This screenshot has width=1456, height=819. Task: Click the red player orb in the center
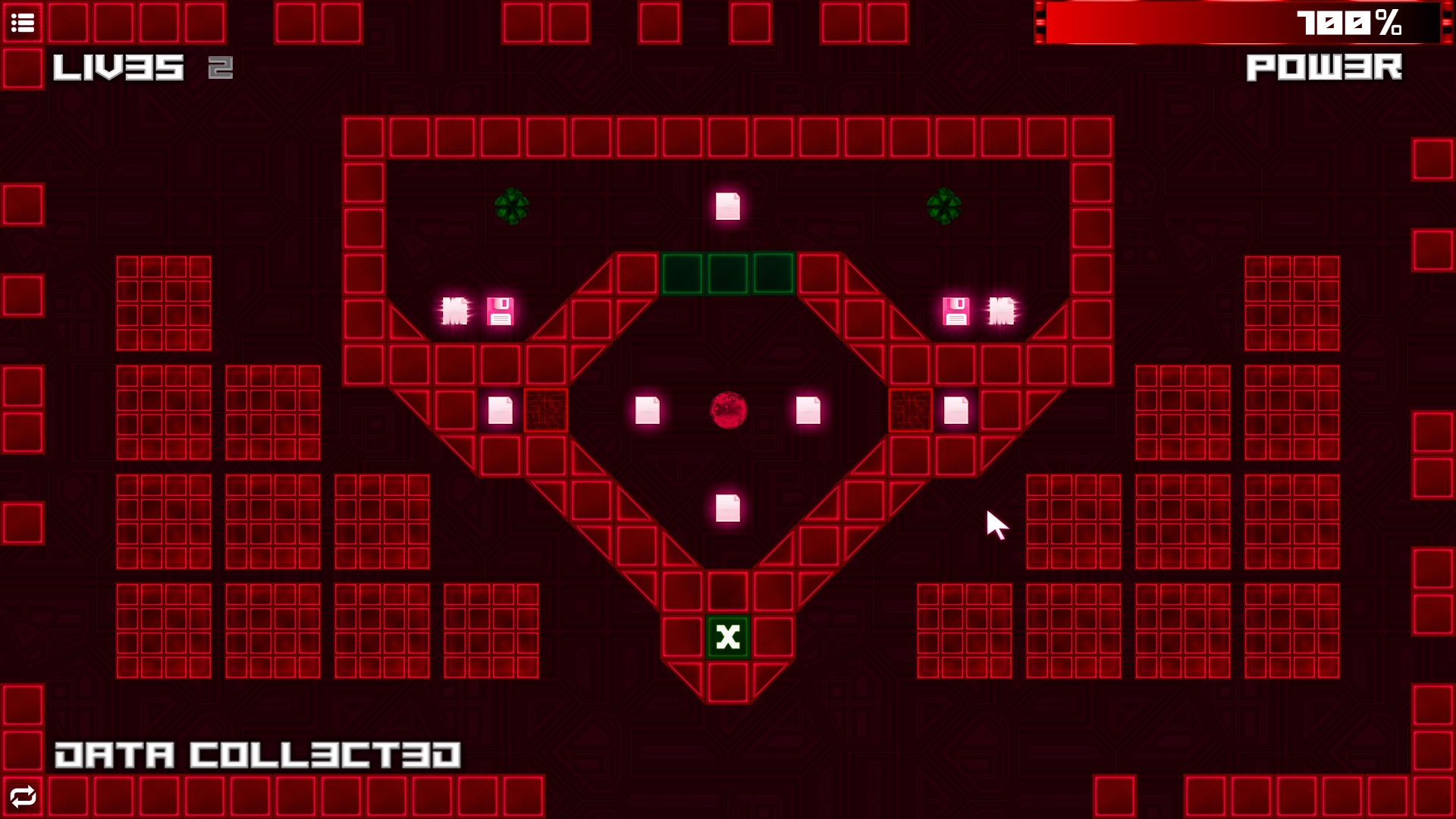tap(728, 409)
